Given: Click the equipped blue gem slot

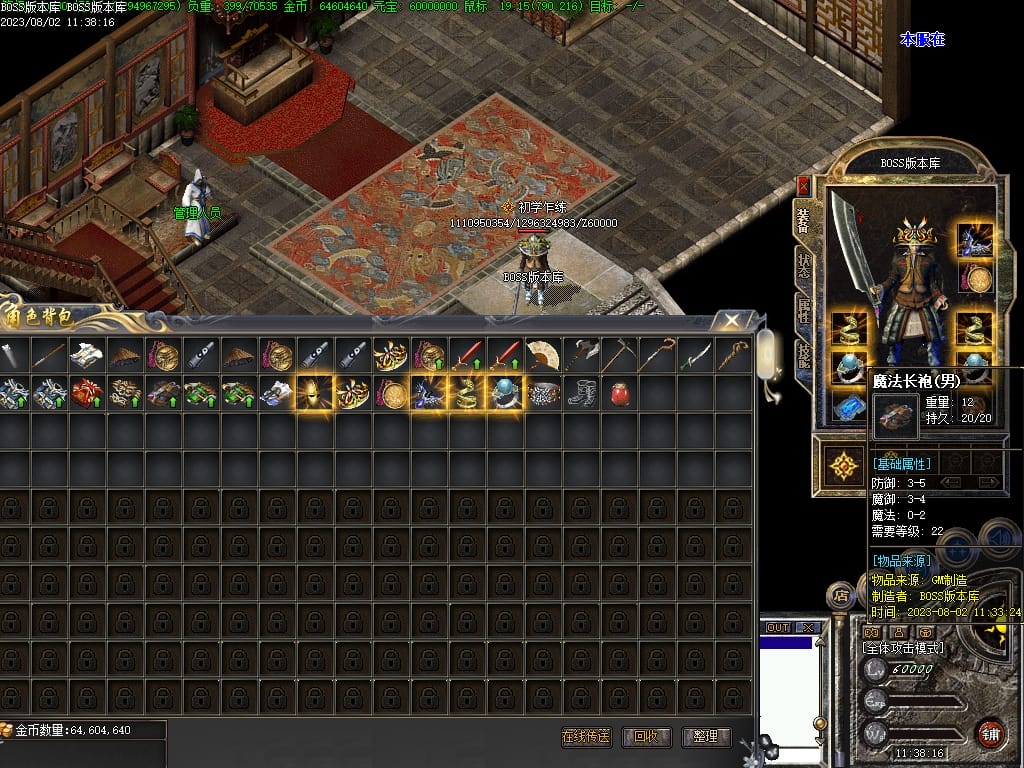Looking at the screenshot, I should (849, 408).
